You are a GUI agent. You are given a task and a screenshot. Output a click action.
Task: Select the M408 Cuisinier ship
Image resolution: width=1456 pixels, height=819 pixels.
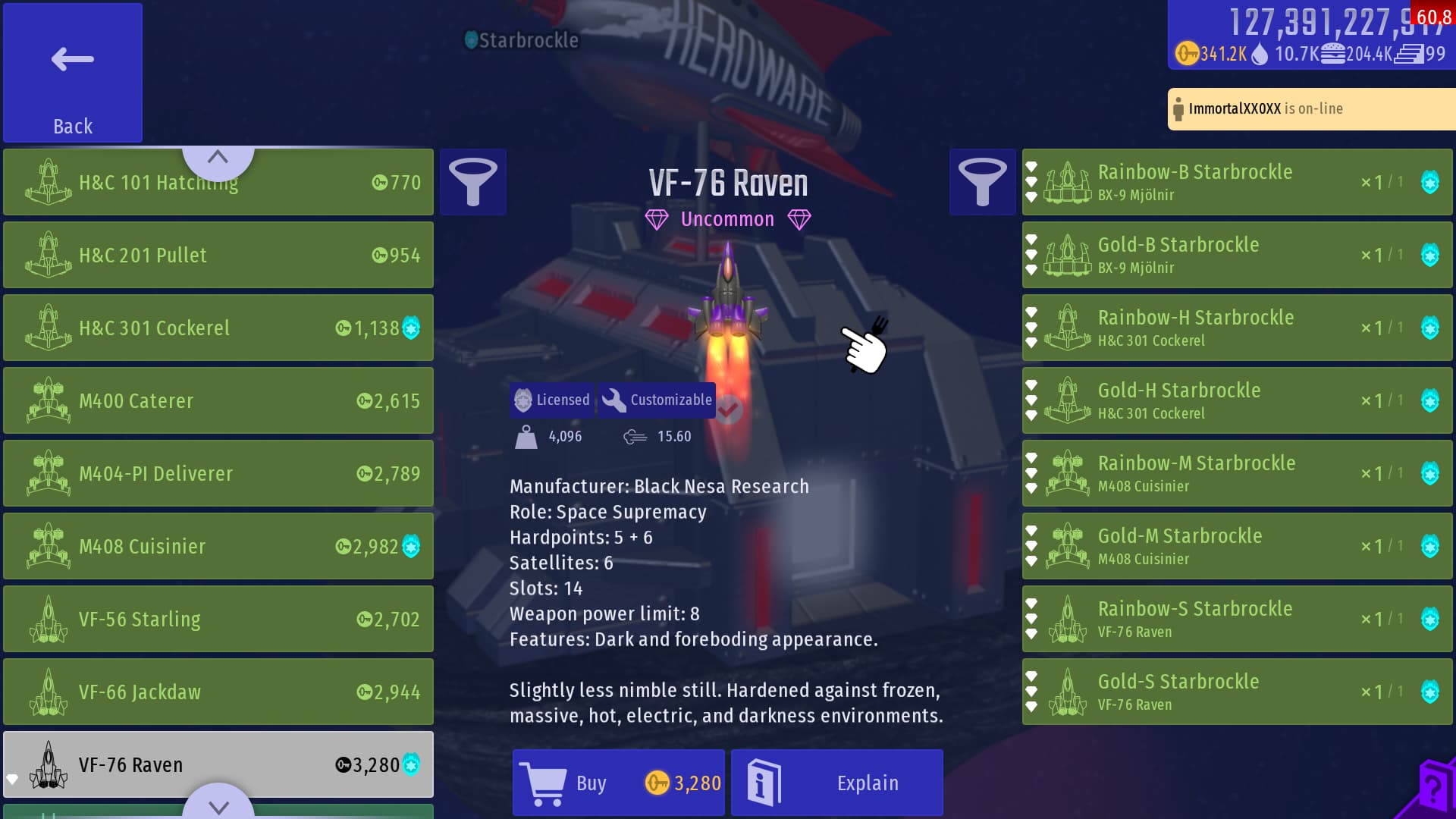218,546
